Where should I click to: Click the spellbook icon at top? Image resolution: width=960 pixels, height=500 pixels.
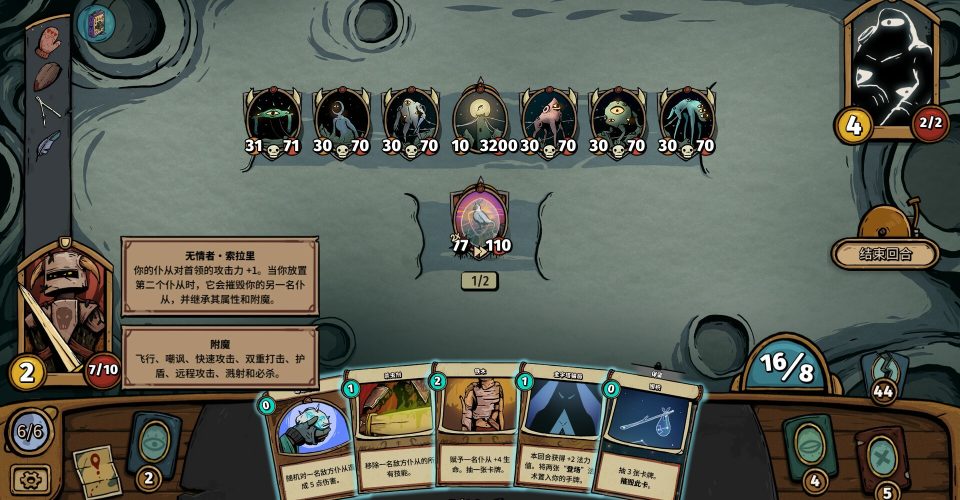pos(96,22)
